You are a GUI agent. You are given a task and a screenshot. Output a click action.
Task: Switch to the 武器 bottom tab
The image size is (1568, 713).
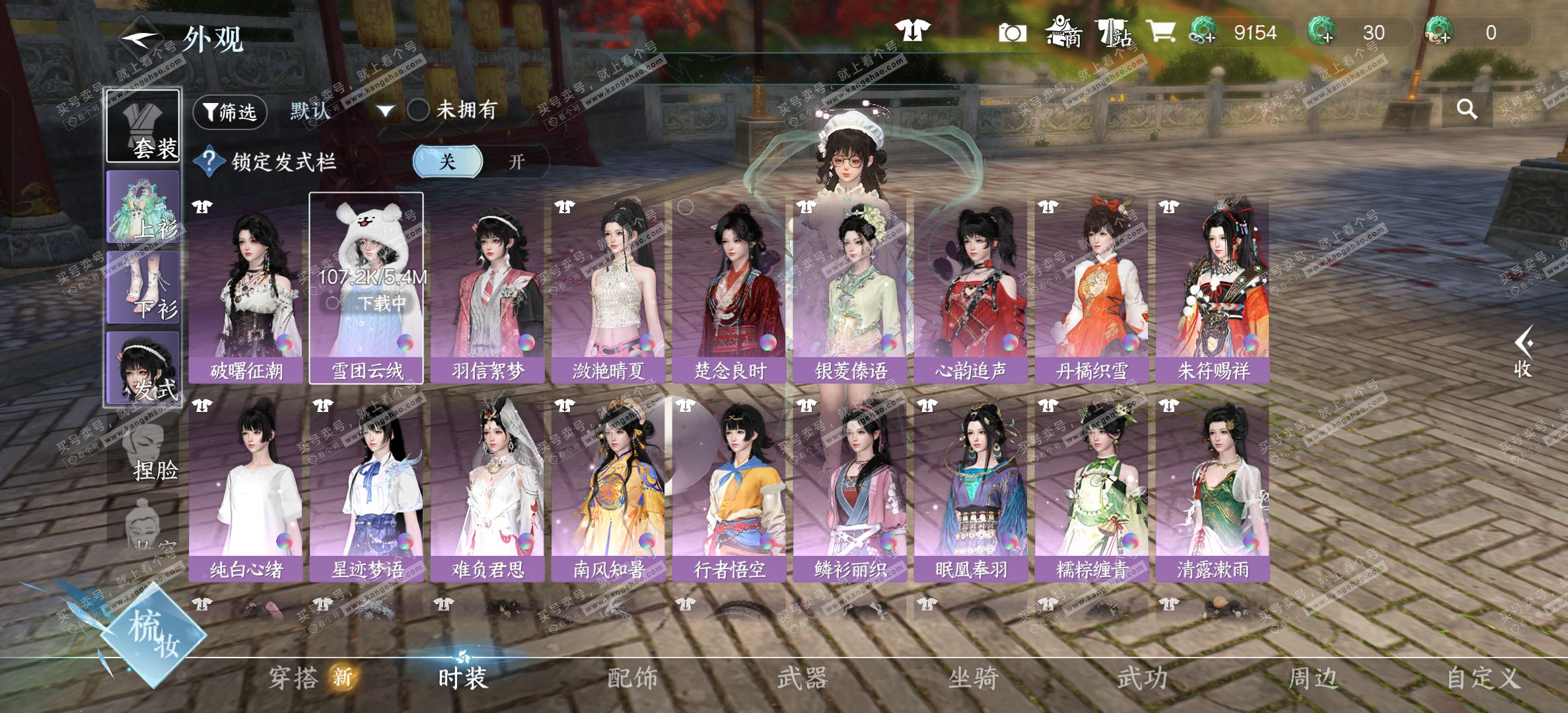801,678
